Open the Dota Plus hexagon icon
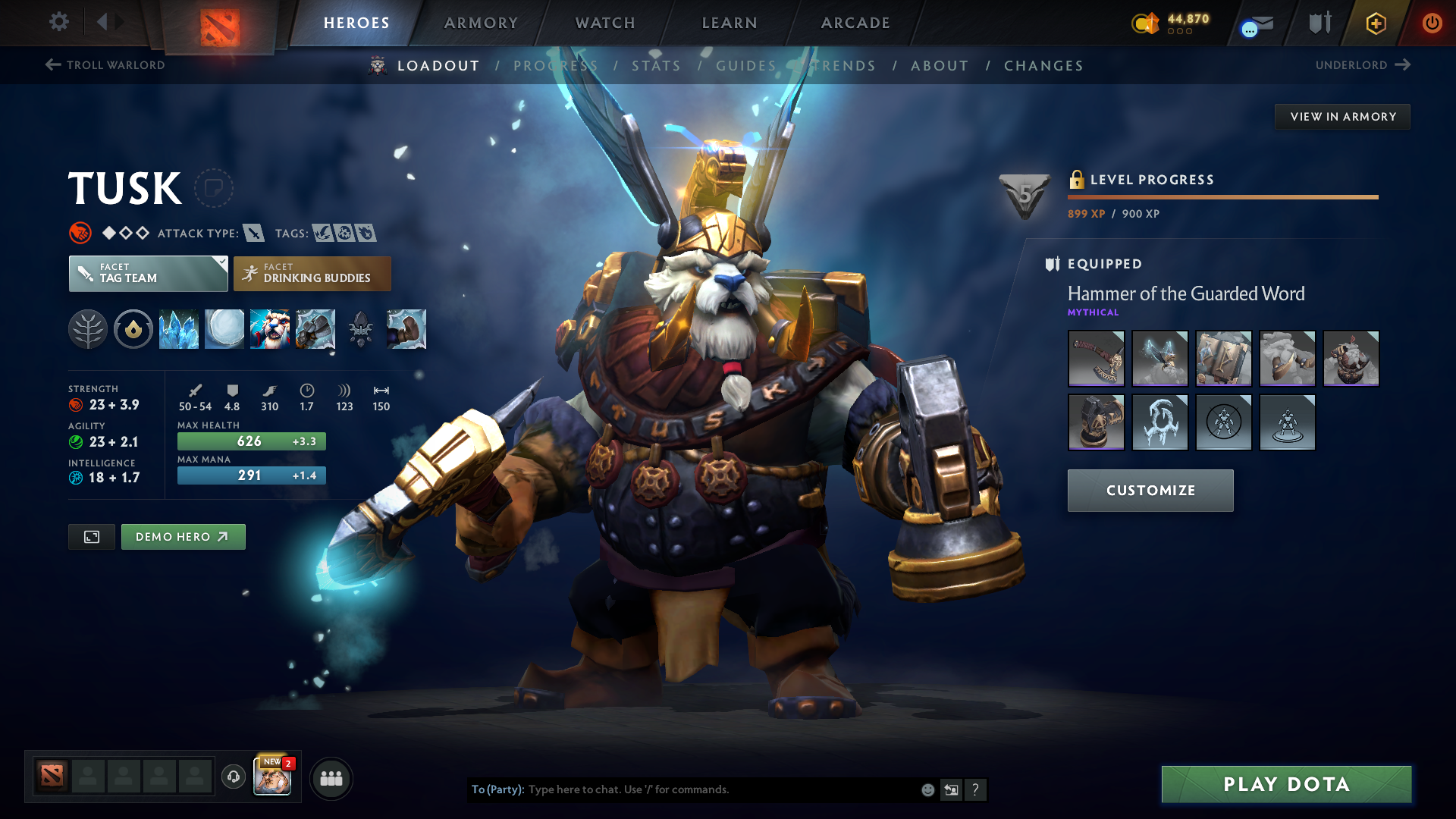 pyautogui.click(x=1375, y=23)
